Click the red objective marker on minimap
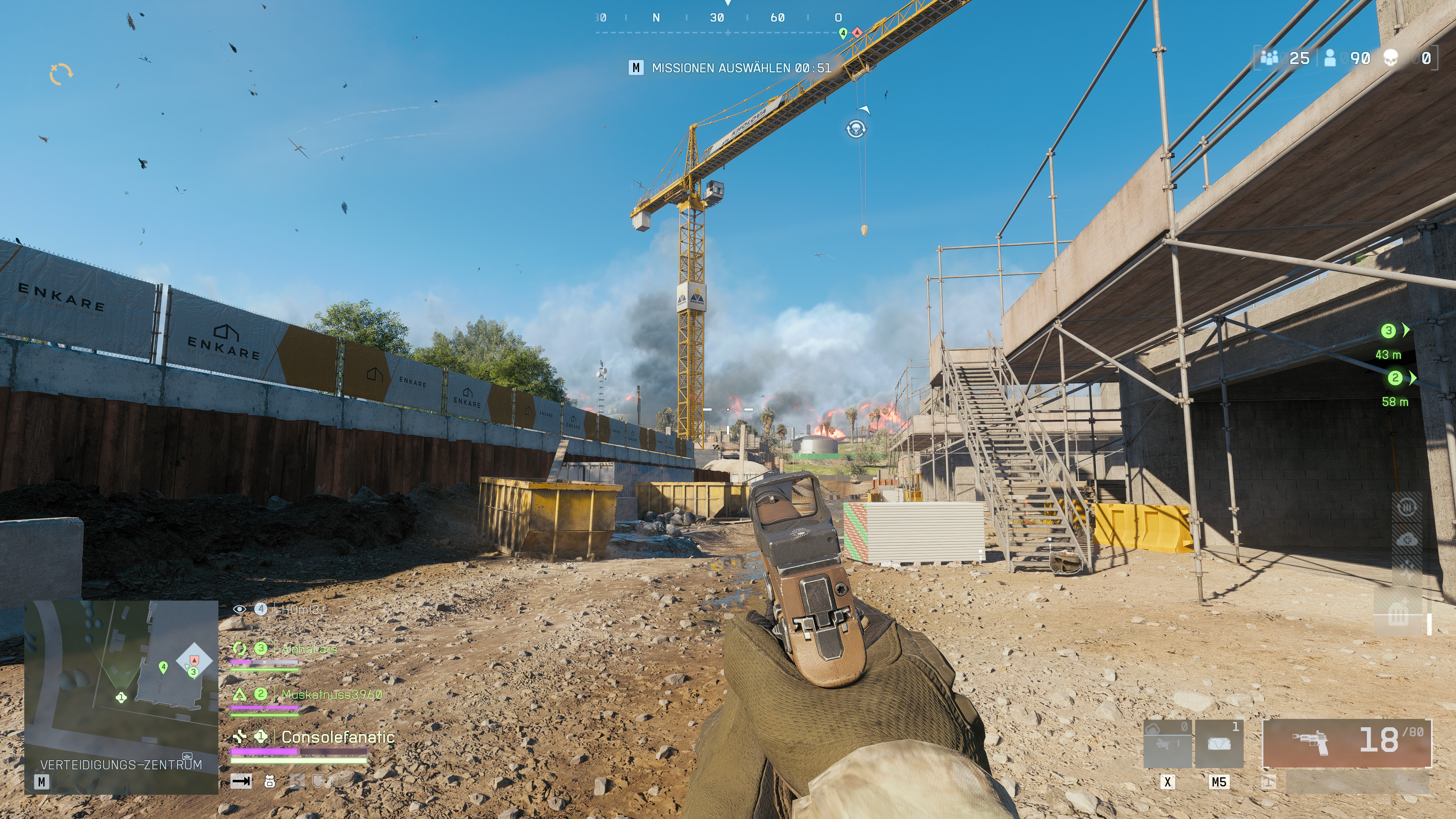This screenshot has height=819, width=1456. (195, 660)
